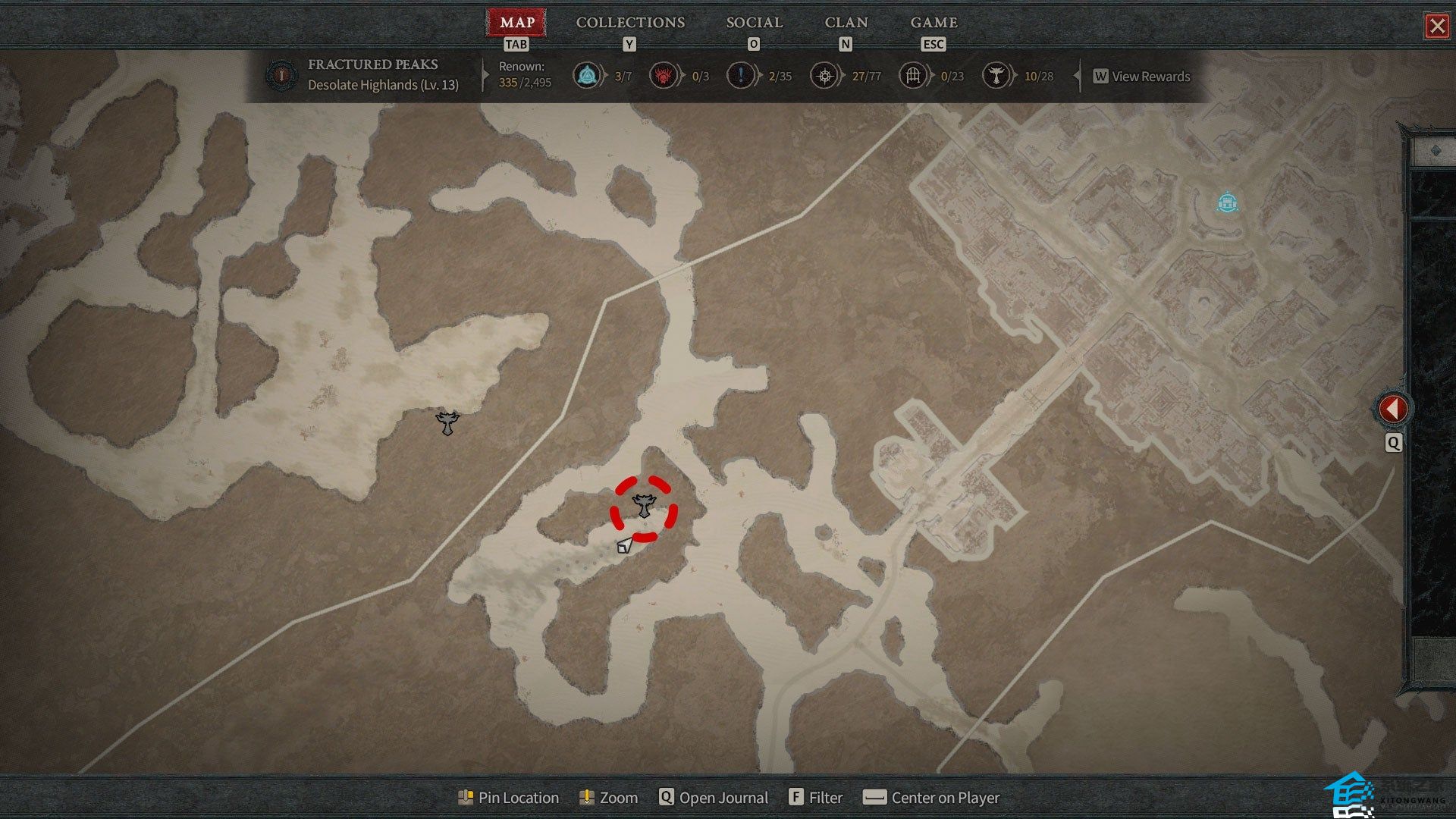Switch to the Map tab
Screen dimensions: 1456x819
516,23
